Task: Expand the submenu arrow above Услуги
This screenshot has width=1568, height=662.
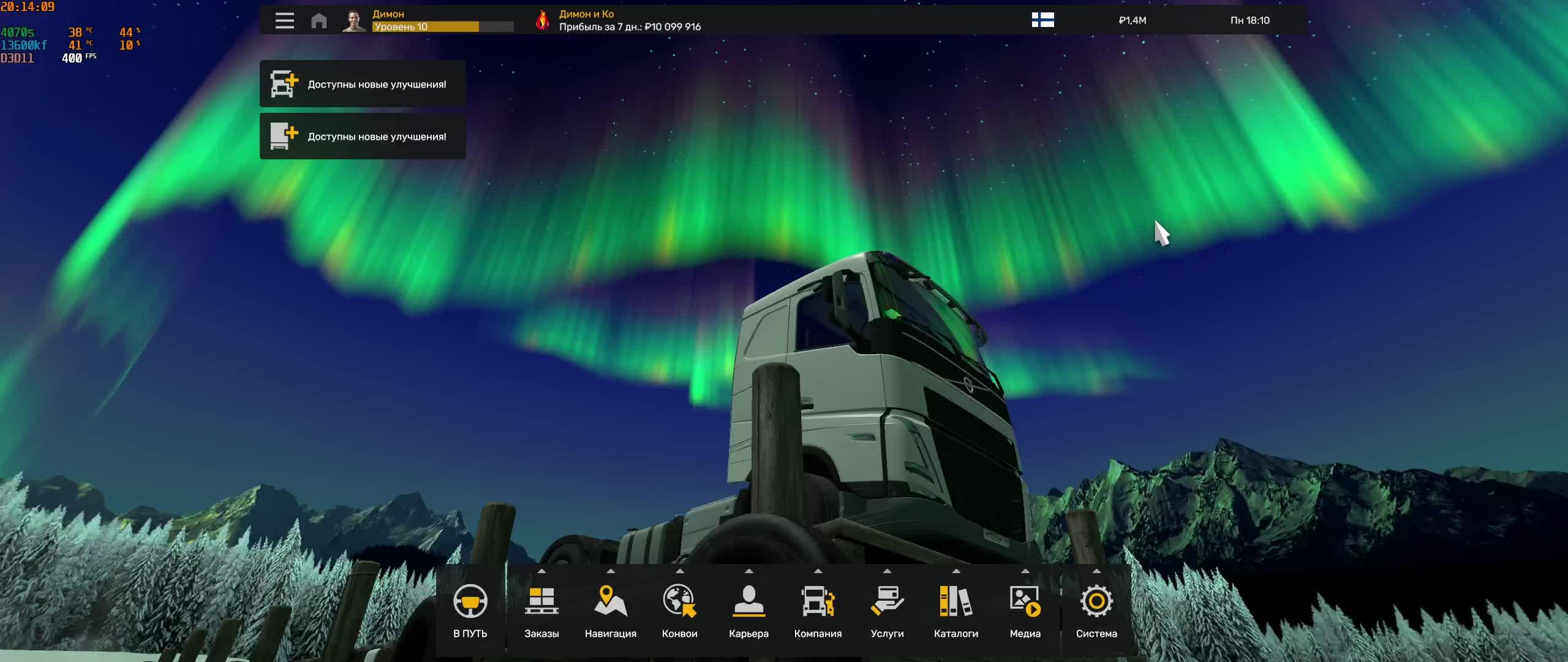Action: (x=888, y=570)
